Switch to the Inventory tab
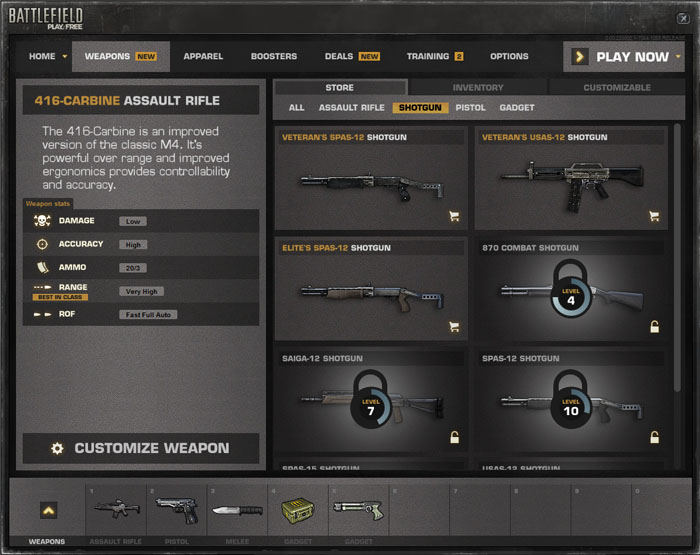The image size is (700, 555). coord(478,88)
